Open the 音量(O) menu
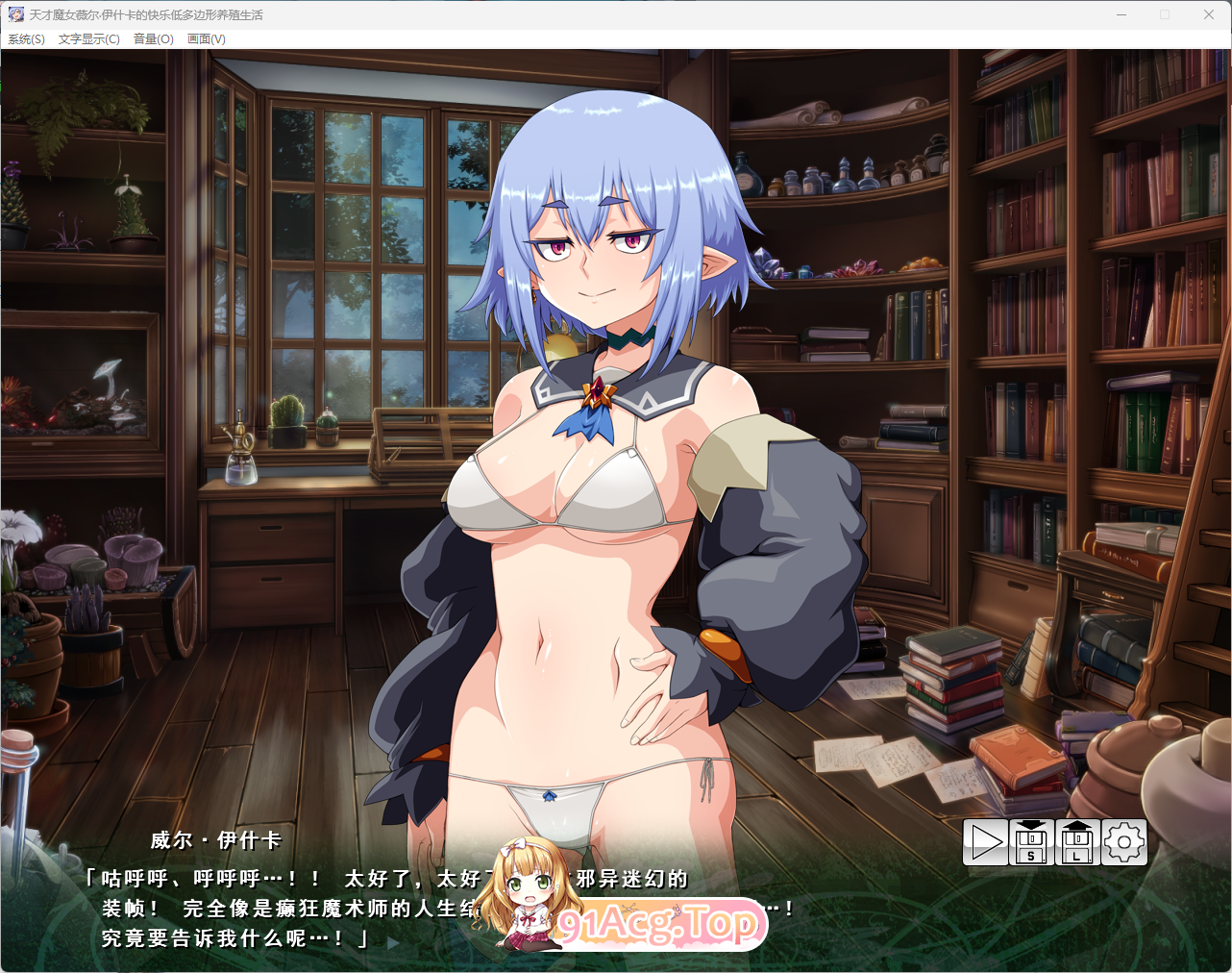The width and height of the screenshot is (1232, 973). [x=152, y=39]
